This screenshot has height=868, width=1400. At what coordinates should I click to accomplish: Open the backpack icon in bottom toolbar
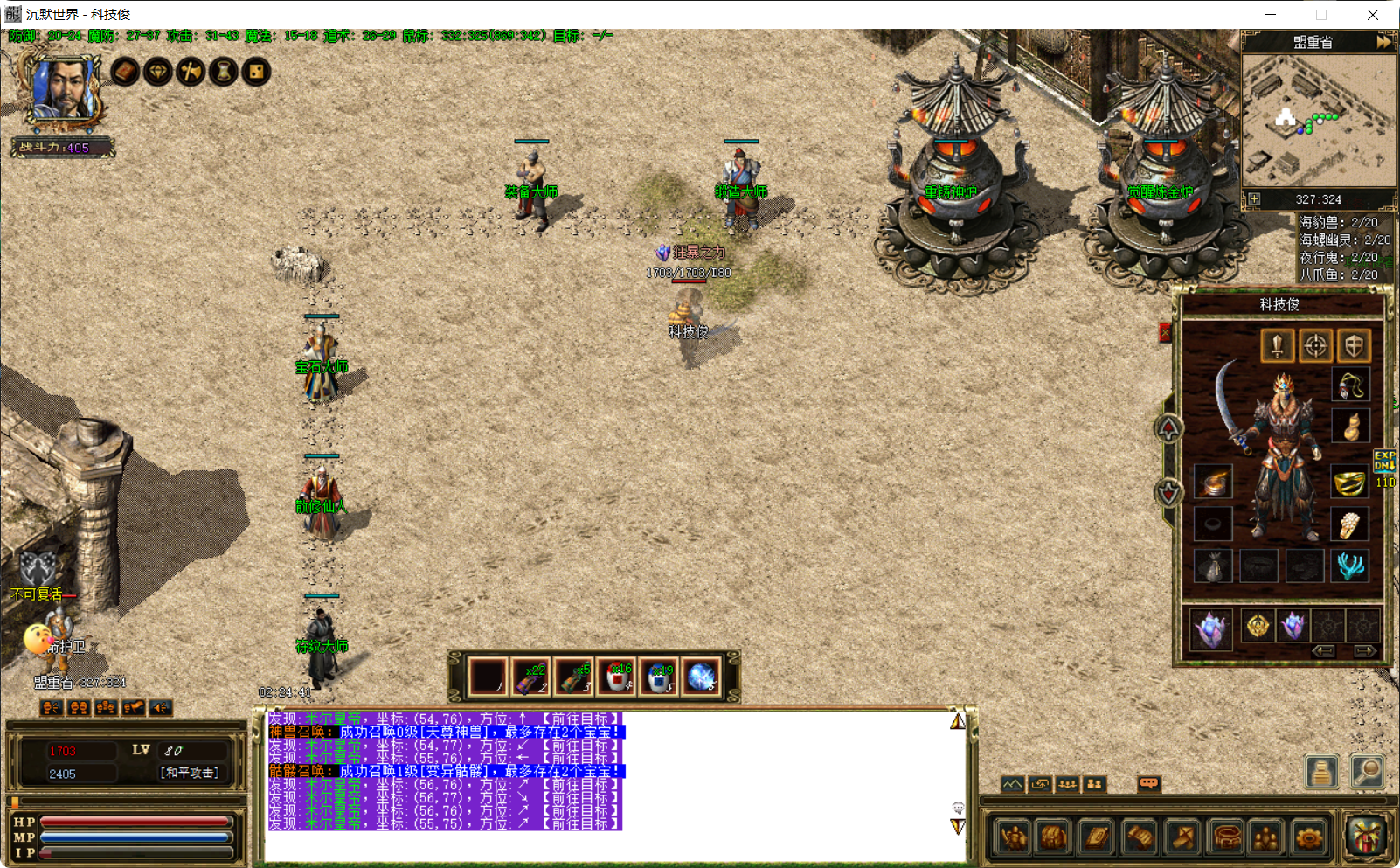tap(1052, 836)
